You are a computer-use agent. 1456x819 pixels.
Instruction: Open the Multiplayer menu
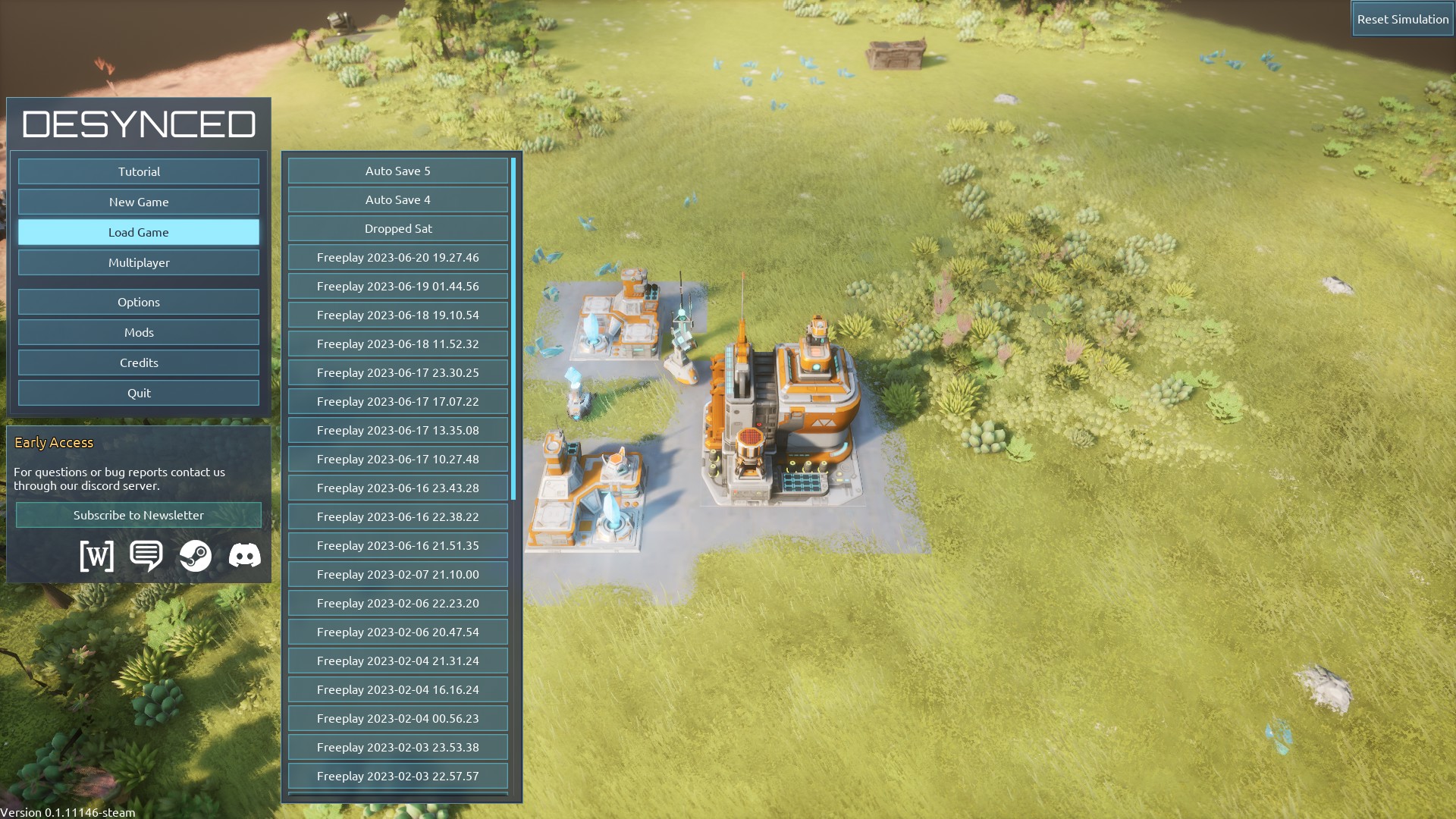pos(139,262)
